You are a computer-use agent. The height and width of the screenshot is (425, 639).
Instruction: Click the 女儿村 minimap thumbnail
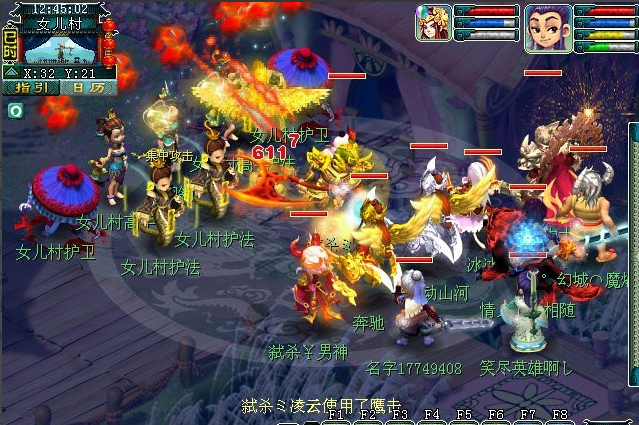[x=59, y=48]
